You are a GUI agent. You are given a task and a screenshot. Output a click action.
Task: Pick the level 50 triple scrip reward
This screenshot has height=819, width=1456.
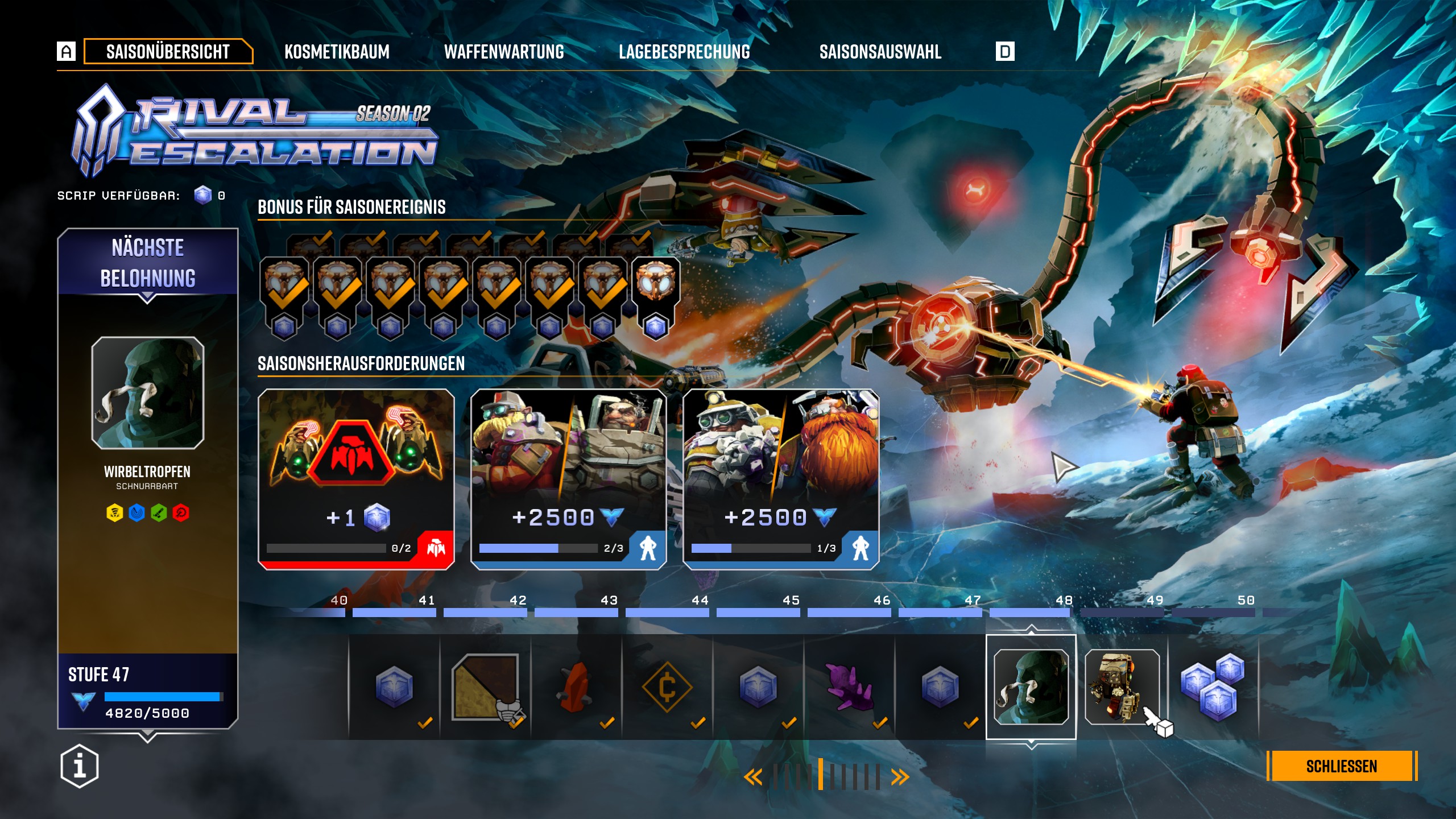point(1213,686)
